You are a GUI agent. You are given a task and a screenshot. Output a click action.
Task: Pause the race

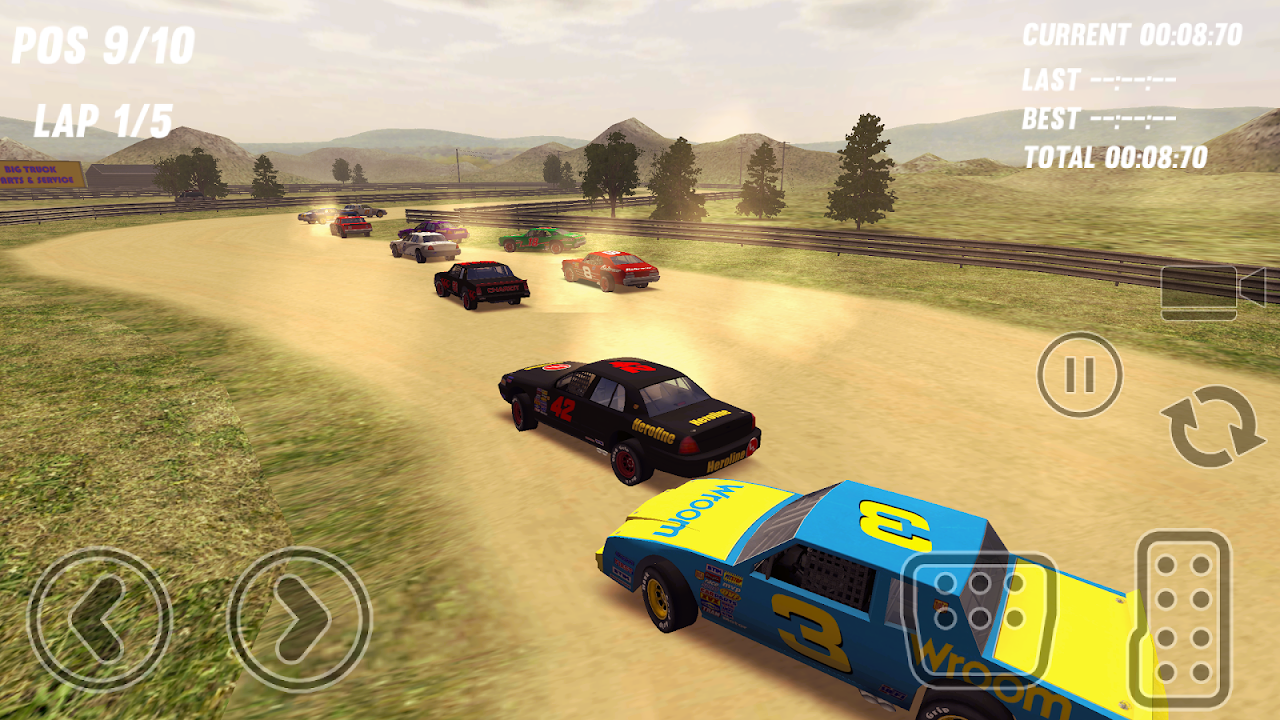coord(1080,375)
